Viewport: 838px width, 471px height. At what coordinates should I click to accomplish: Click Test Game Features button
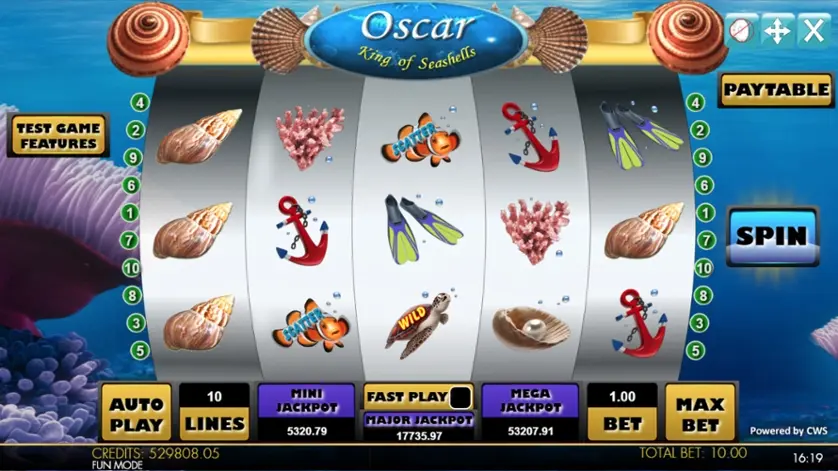tap(58, 136)
